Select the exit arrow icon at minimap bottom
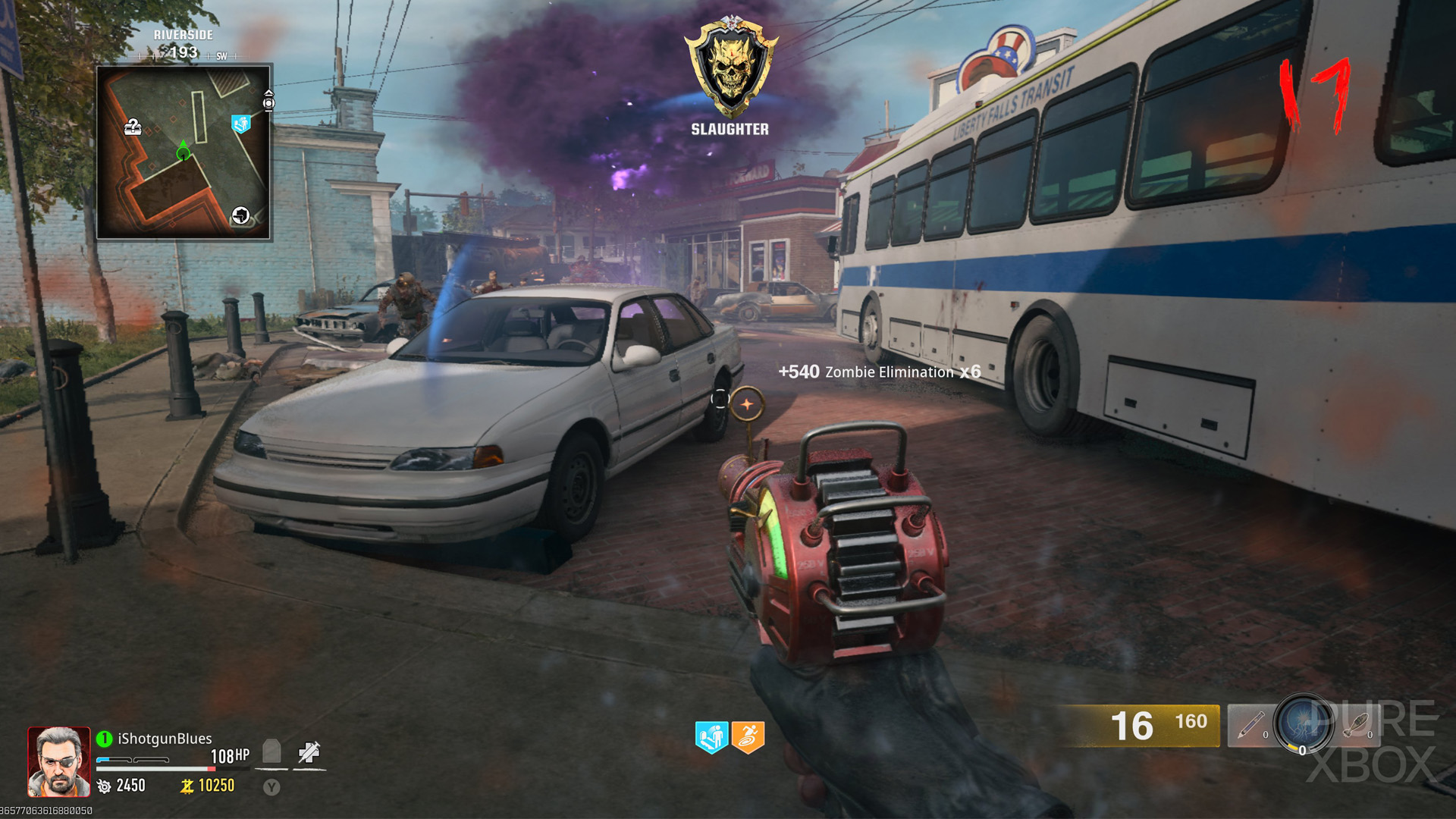Screen dimensions: 1456x819 coord(240,215)
